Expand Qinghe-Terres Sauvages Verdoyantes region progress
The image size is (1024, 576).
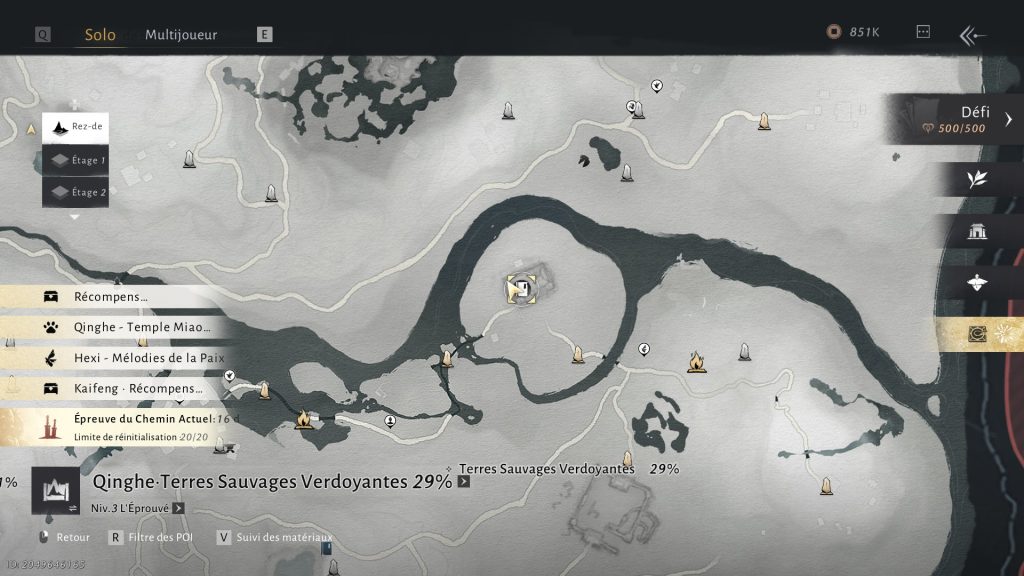tap(463, 481)
